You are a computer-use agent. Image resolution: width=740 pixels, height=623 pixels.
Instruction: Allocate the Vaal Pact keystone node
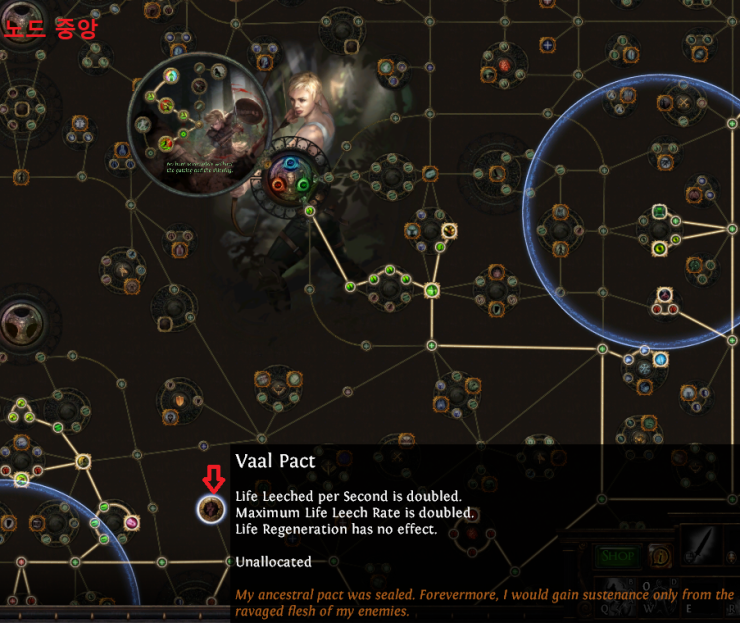[x=211, y=509]
